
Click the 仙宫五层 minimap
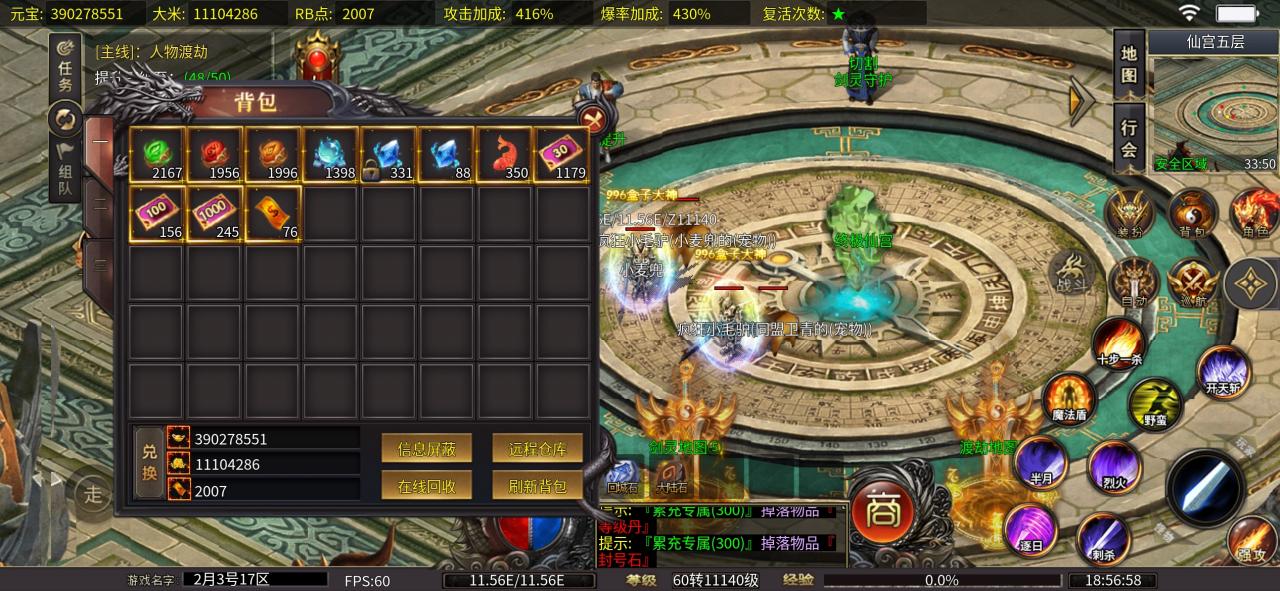[1214, 112]
